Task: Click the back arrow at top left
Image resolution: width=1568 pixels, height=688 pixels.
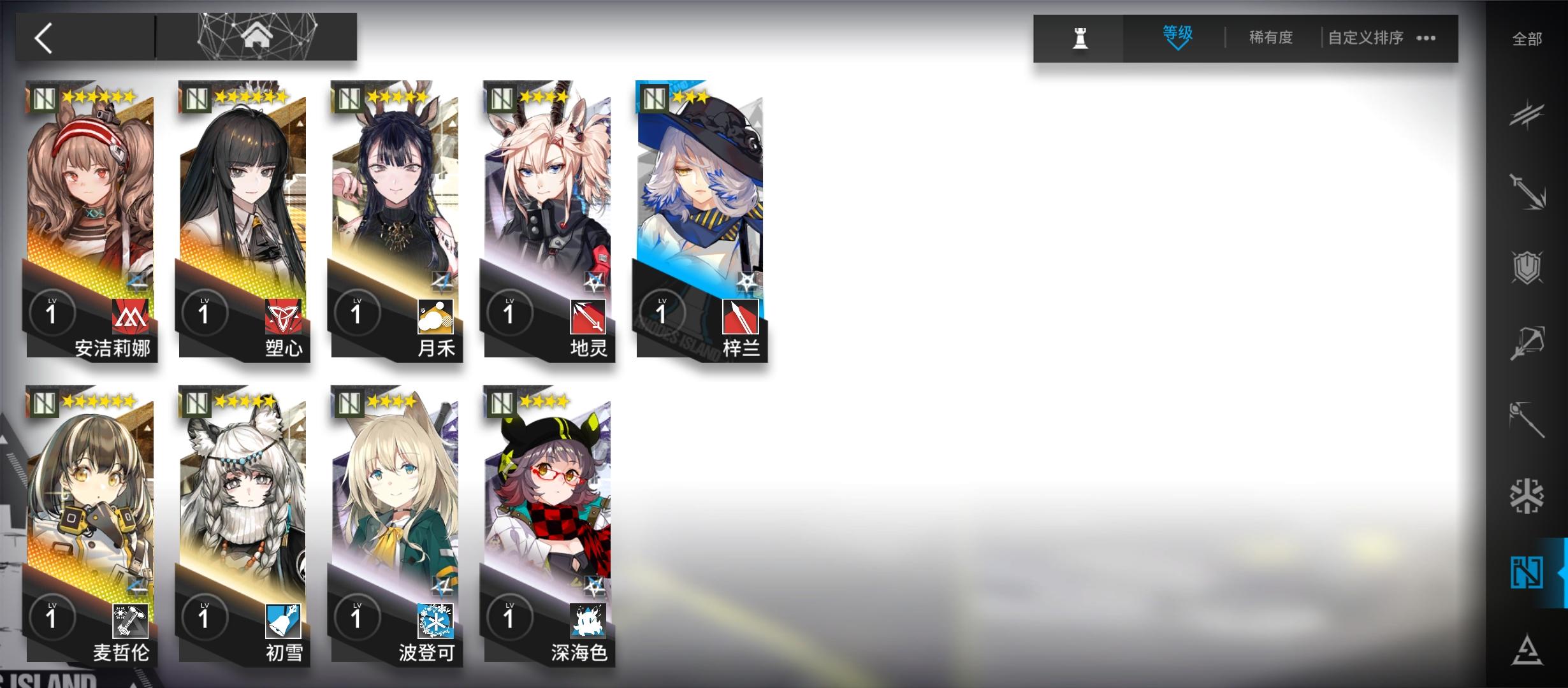Action: point(42,38)
